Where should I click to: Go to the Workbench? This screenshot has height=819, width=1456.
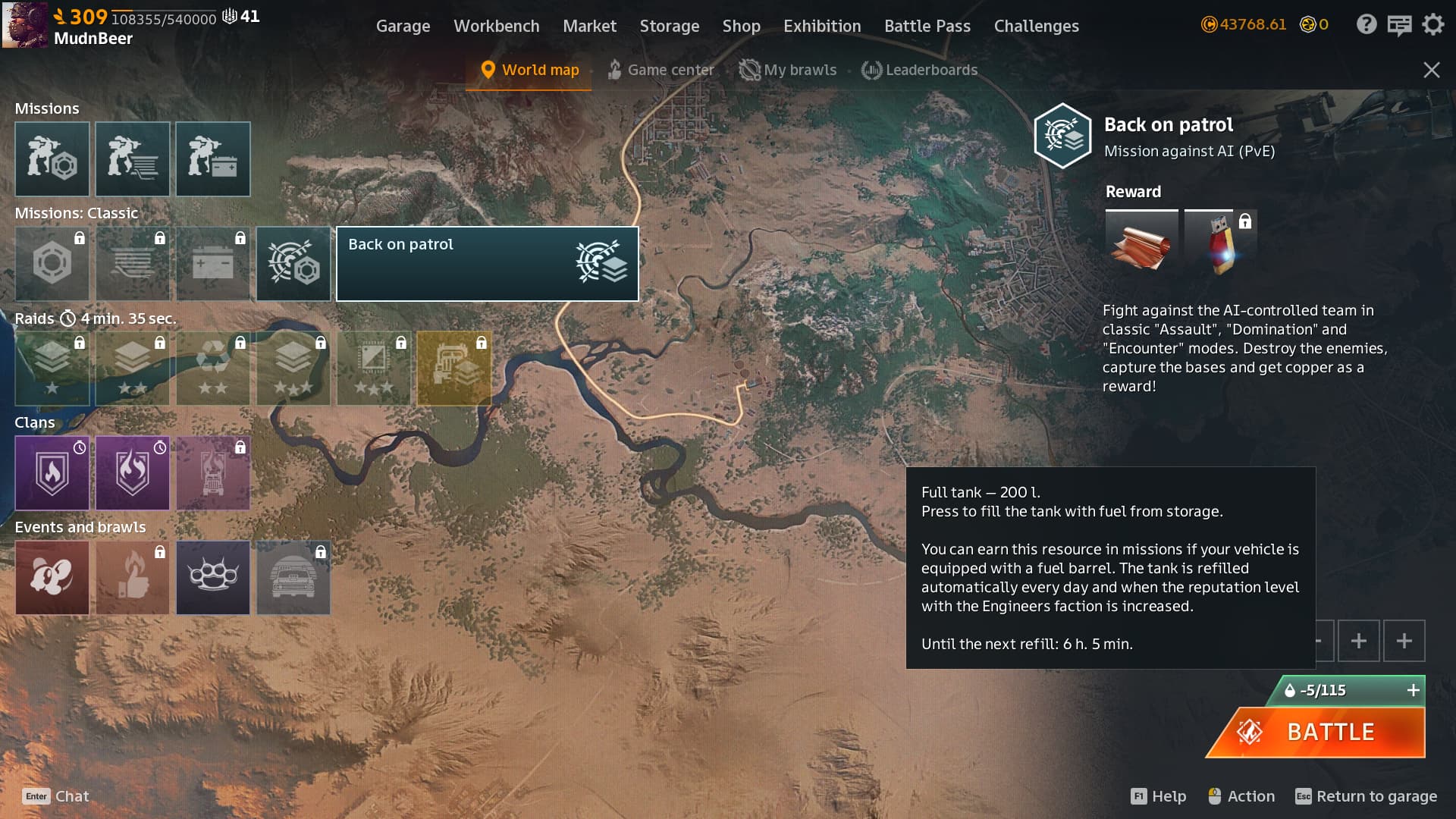coord(496,26)
